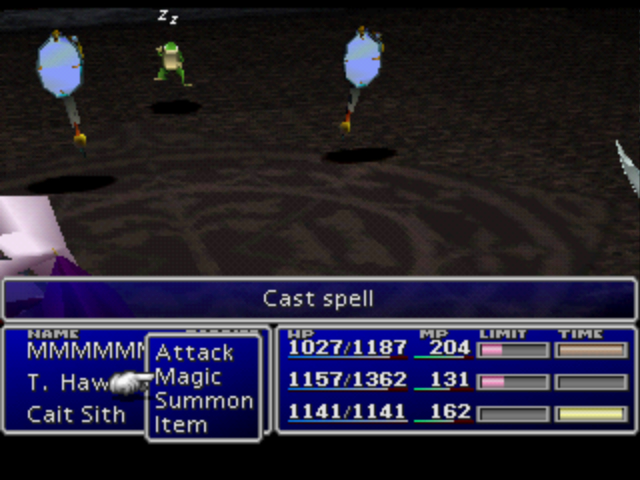
Task: Choose Magic from the battle menu
Action: (189, 377)
